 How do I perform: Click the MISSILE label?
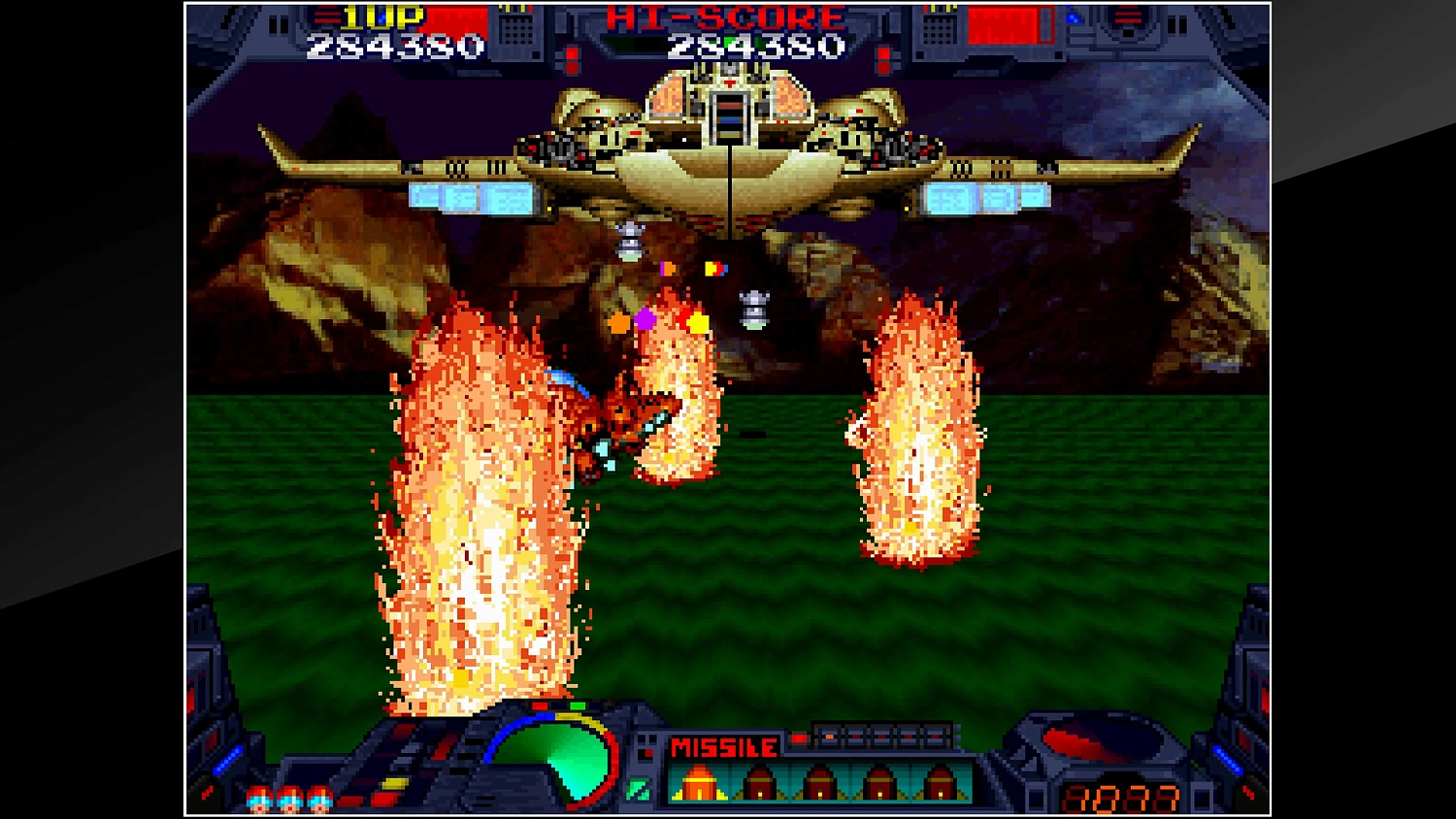click(x=723, y=746)
